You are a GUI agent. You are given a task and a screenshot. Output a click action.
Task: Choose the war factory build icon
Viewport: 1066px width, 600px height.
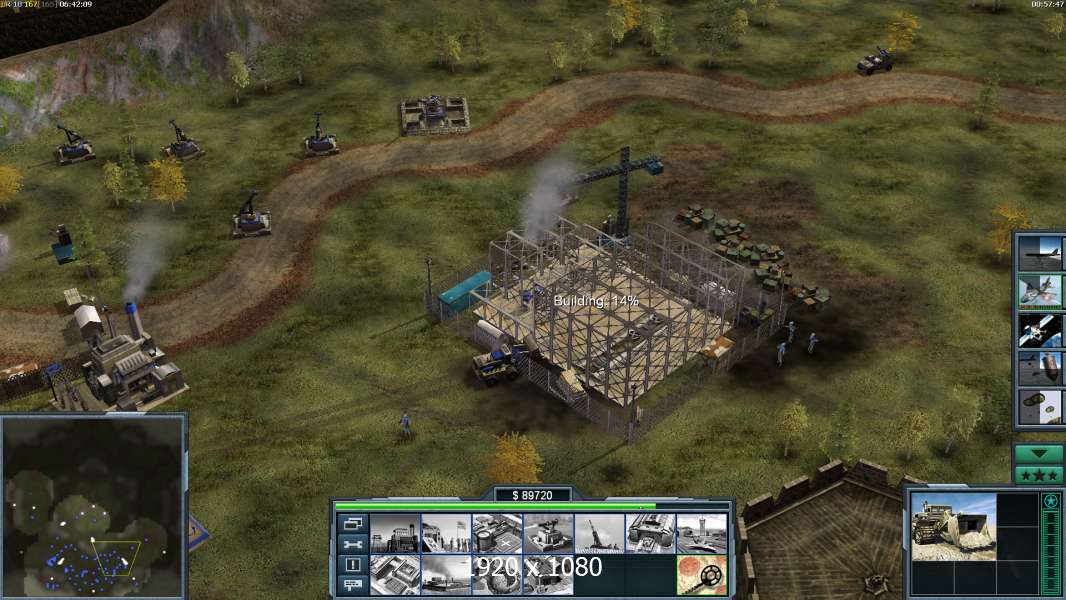click(650, 534)
